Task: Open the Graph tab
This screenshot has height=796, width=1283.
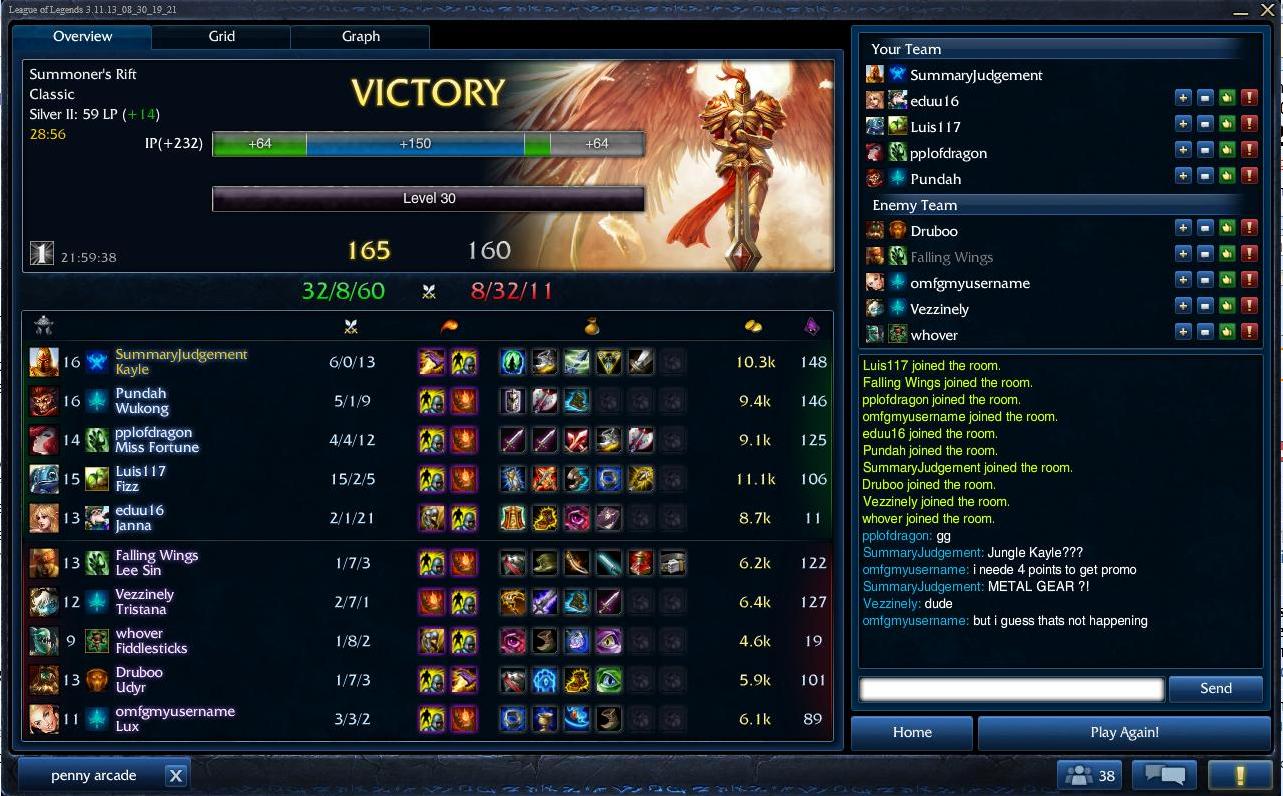Action: point(360,37)
